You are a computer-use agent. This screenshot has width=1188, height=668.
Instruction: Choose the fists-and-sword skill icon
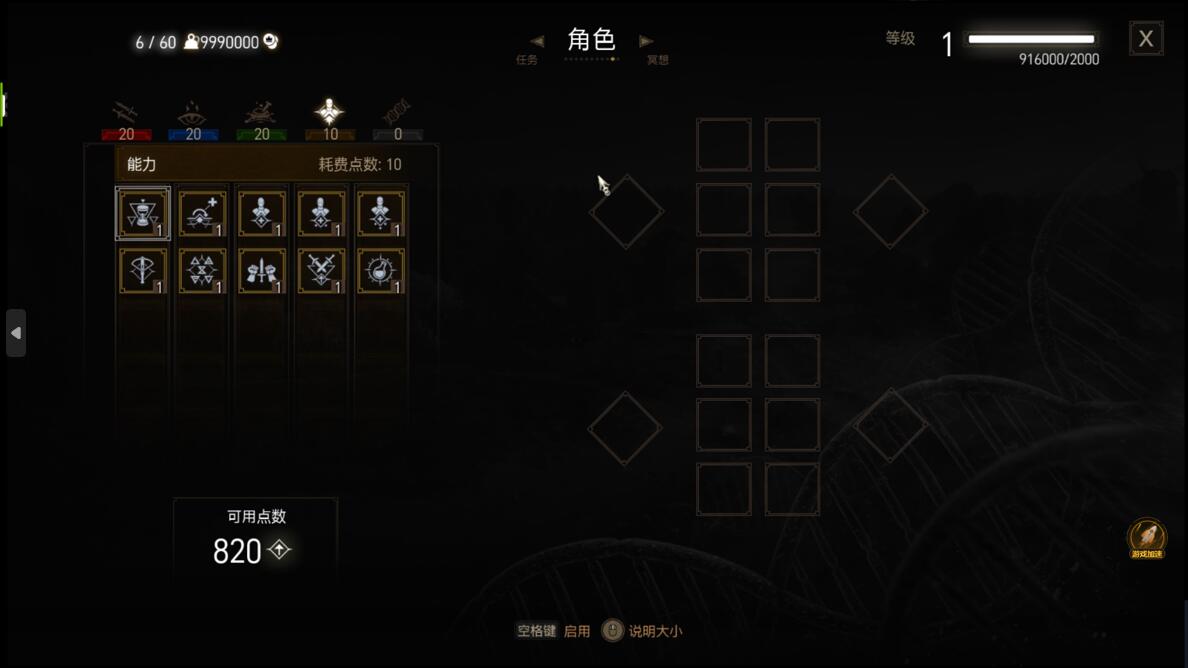tap(262, 271)
